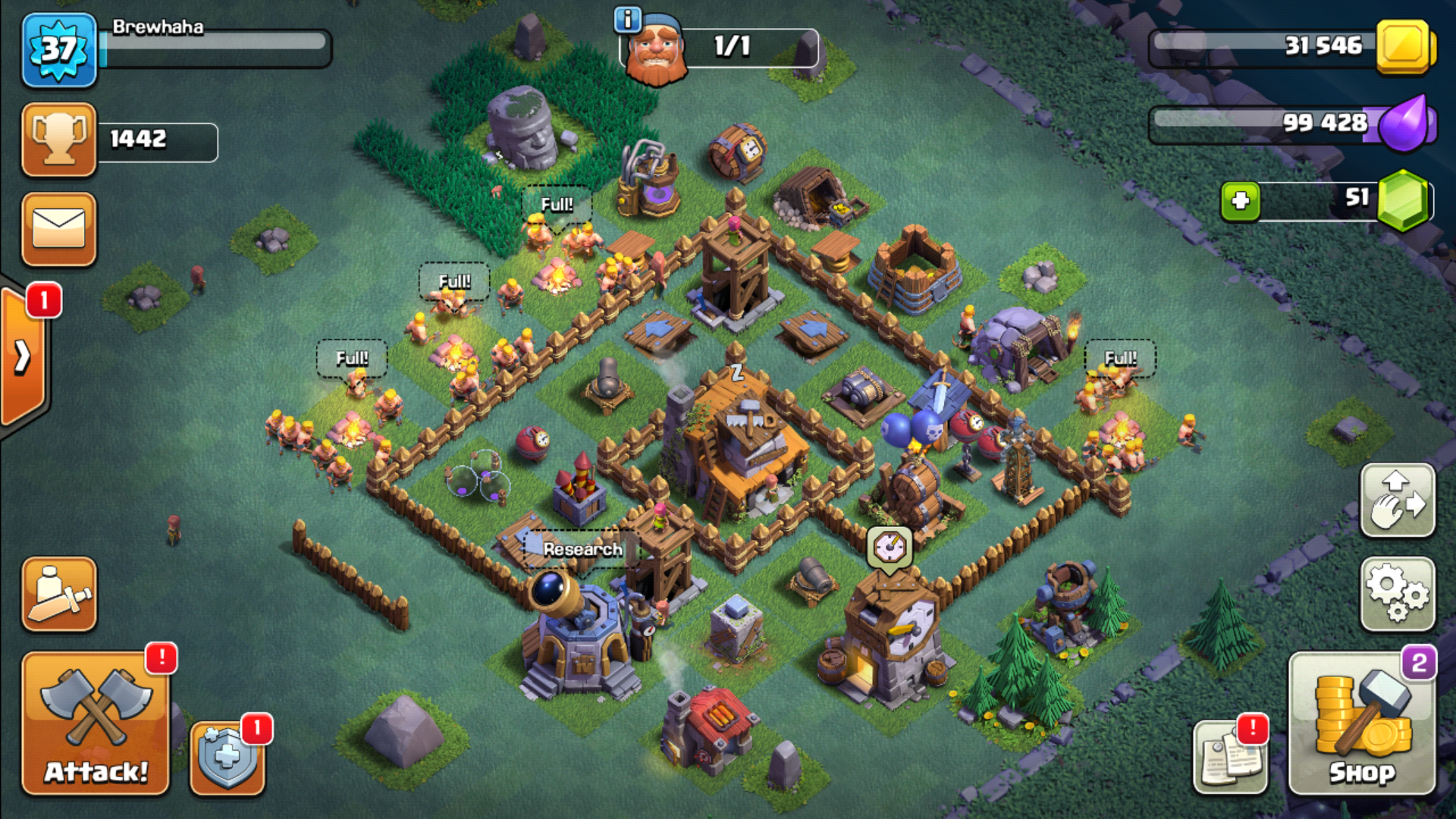Show Master Builder info
This screenshot has width=1456, height=819.
(627, 20)
